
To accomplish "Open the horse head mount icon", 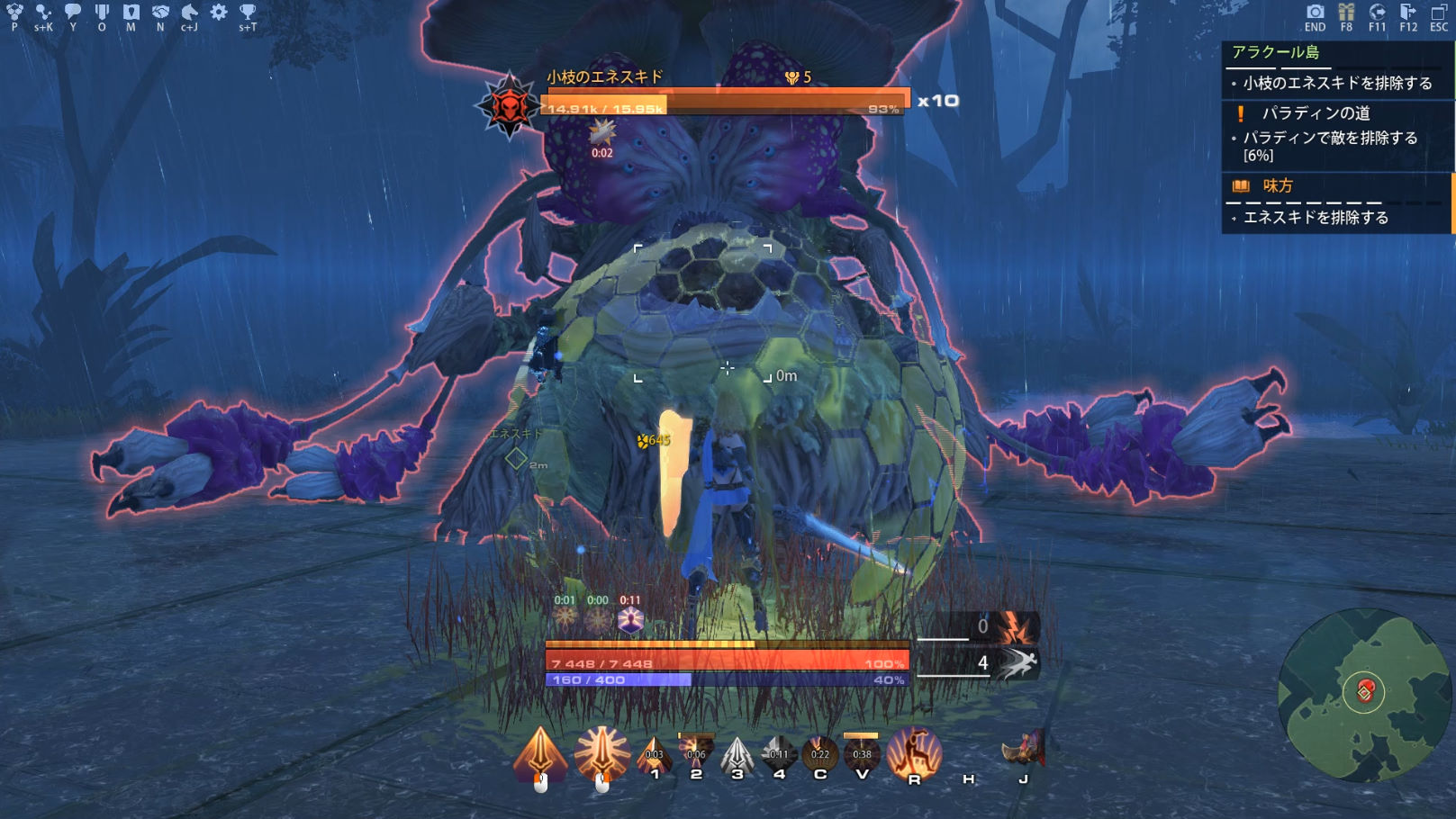I will [189, 12].
